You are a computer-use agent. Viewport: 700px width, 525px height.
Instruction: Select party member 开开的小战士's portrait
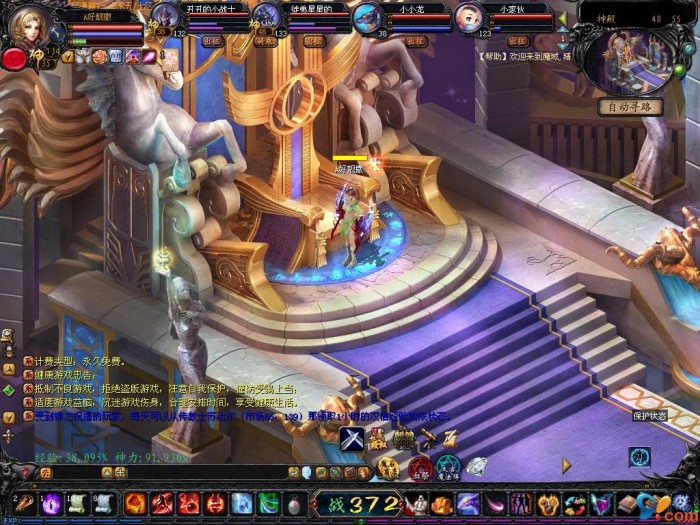pyautogui.click(x=164, y=17)
